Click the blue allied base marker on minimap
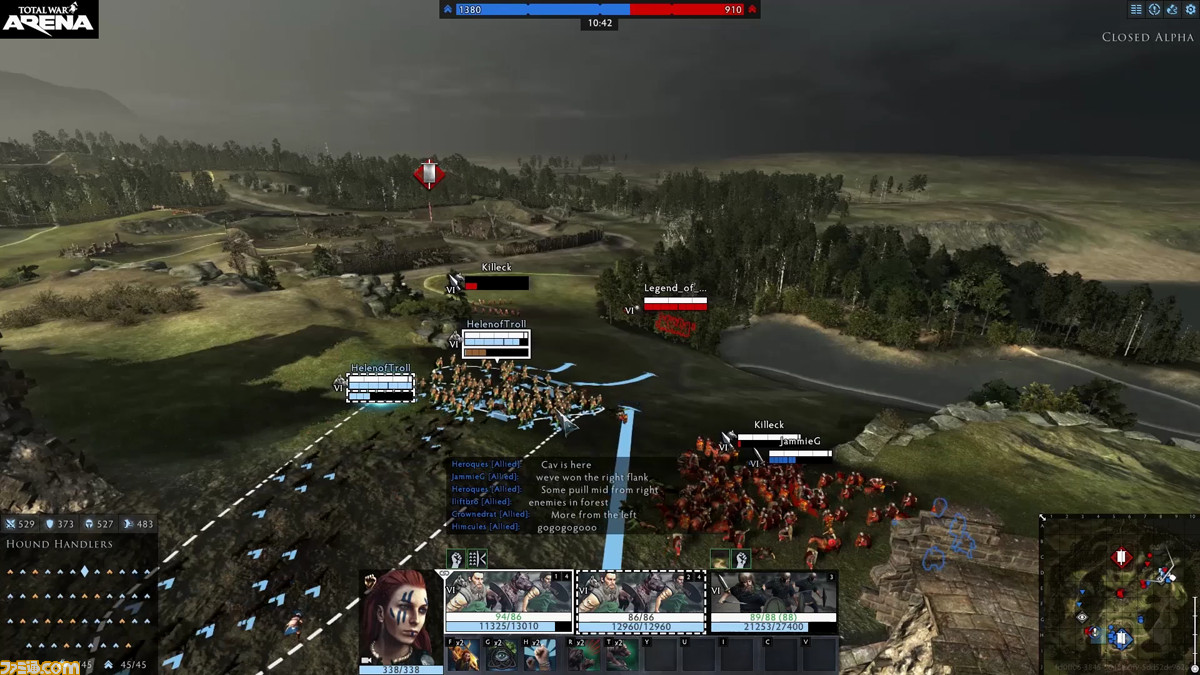Screen dimensions: 1200x675 (1121, 637)
